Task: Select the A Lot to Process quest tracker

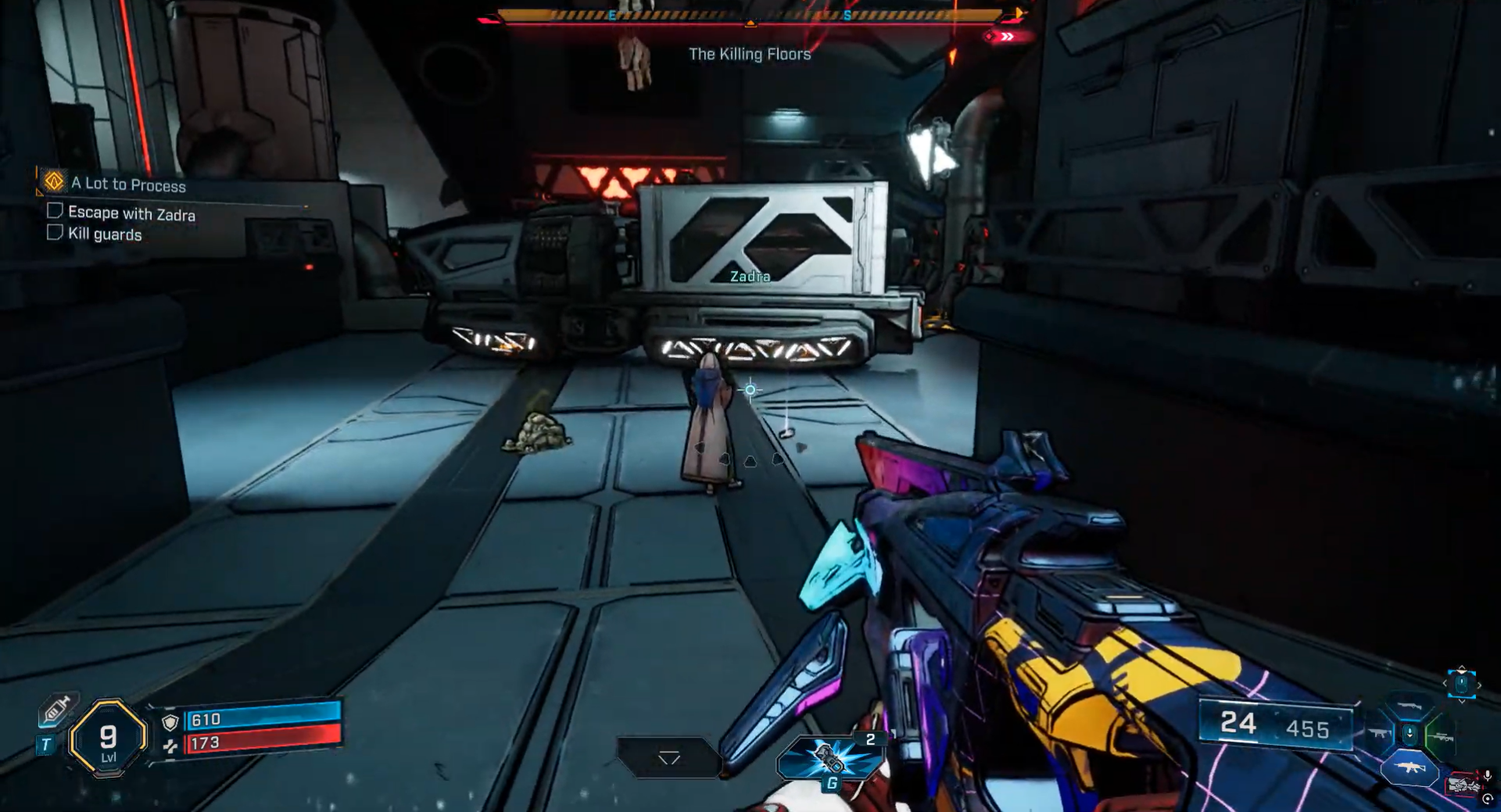Action: [x=128, y=184]
